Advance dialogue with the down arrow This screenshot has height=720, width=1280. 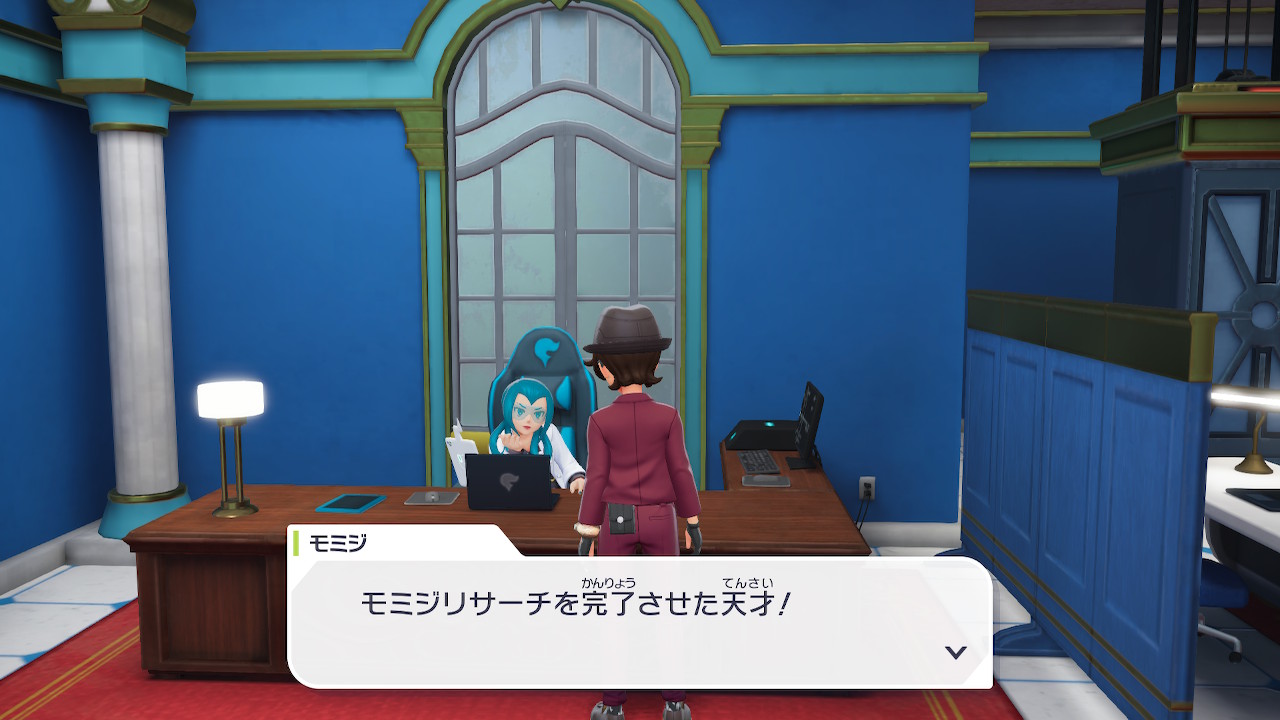click(956, 652)
